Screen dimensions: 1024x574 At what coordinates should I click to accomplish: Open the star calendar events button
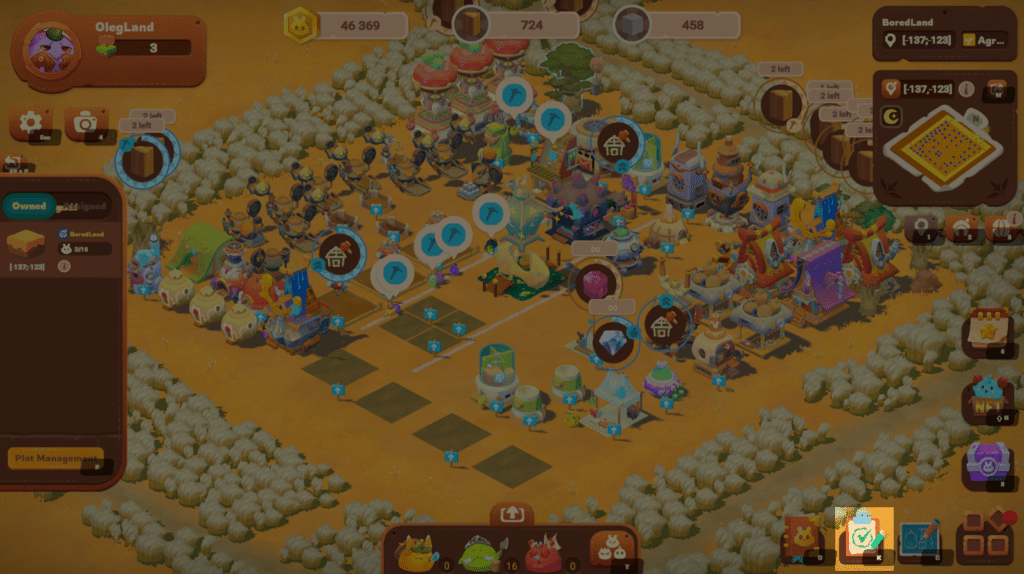pyautogui.click(x=987, y=334)
